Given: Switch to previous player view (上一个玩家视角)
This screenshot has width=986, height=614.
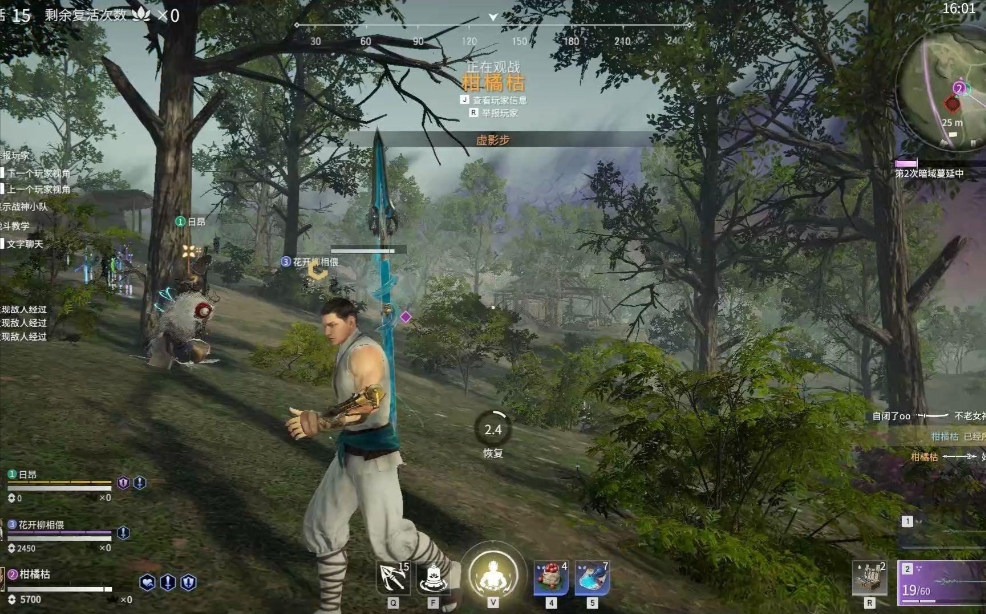Looking at the screenshot, I should pyautogui.click(x=36, y=188).
